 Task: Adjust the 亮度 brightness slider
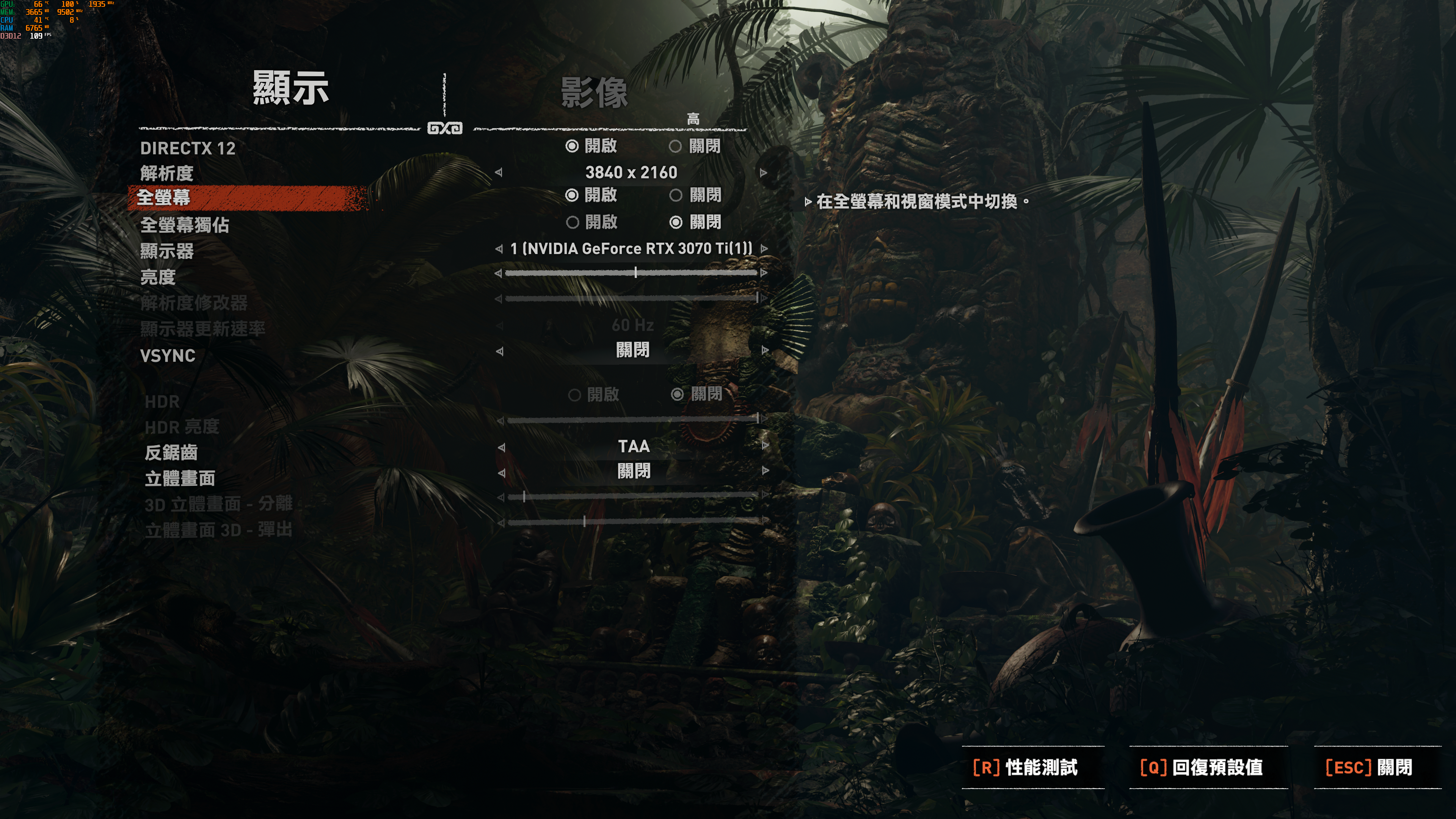click(635, 273)
